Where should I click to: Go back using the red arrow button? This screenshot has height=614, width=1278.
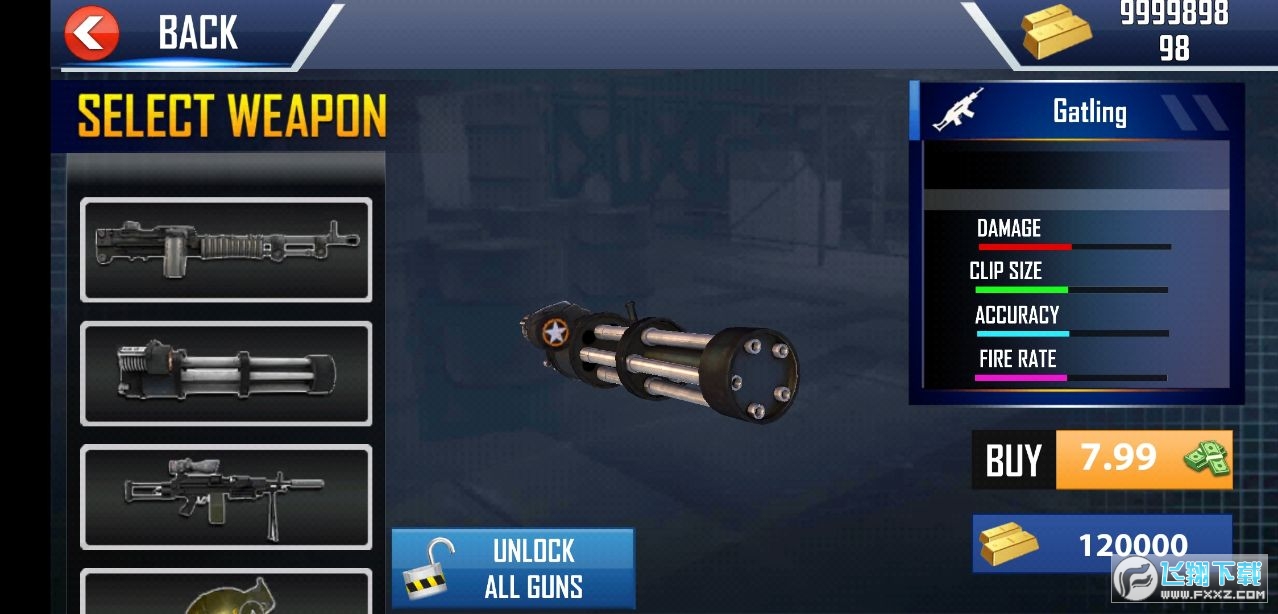click(x=92, y=34)
